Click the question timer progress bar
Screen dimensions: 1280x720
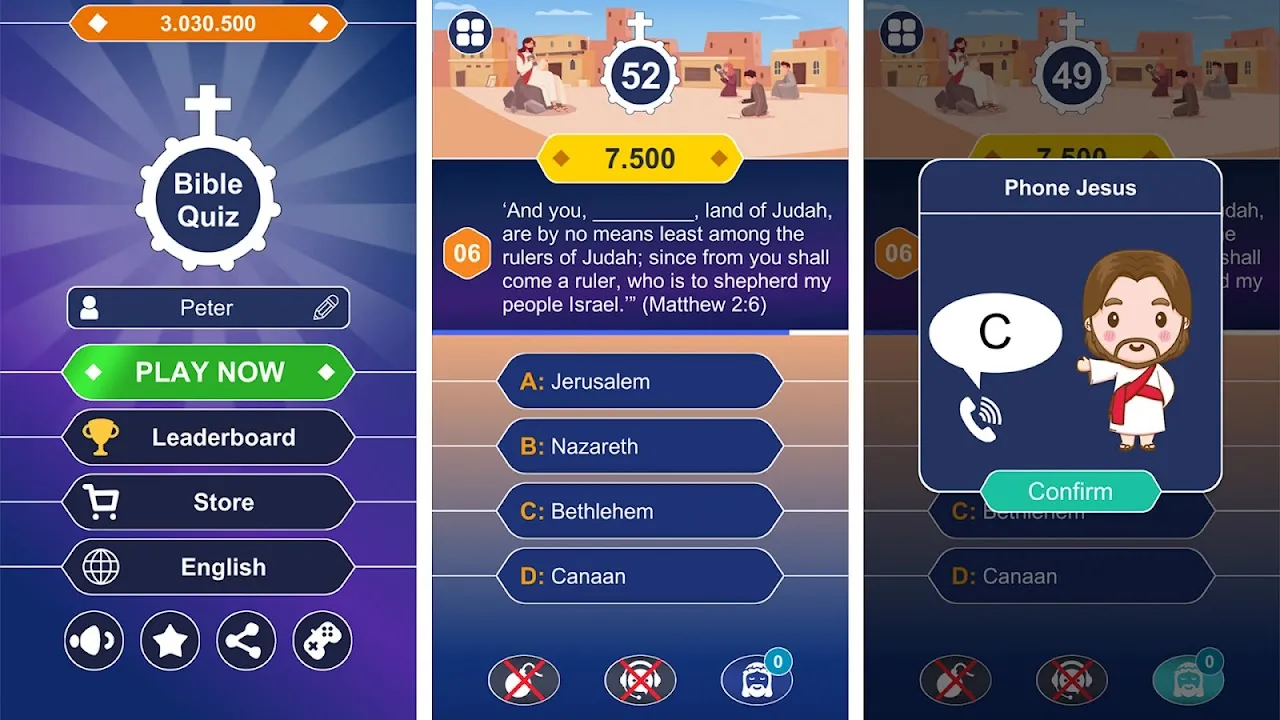click(640, 329)
